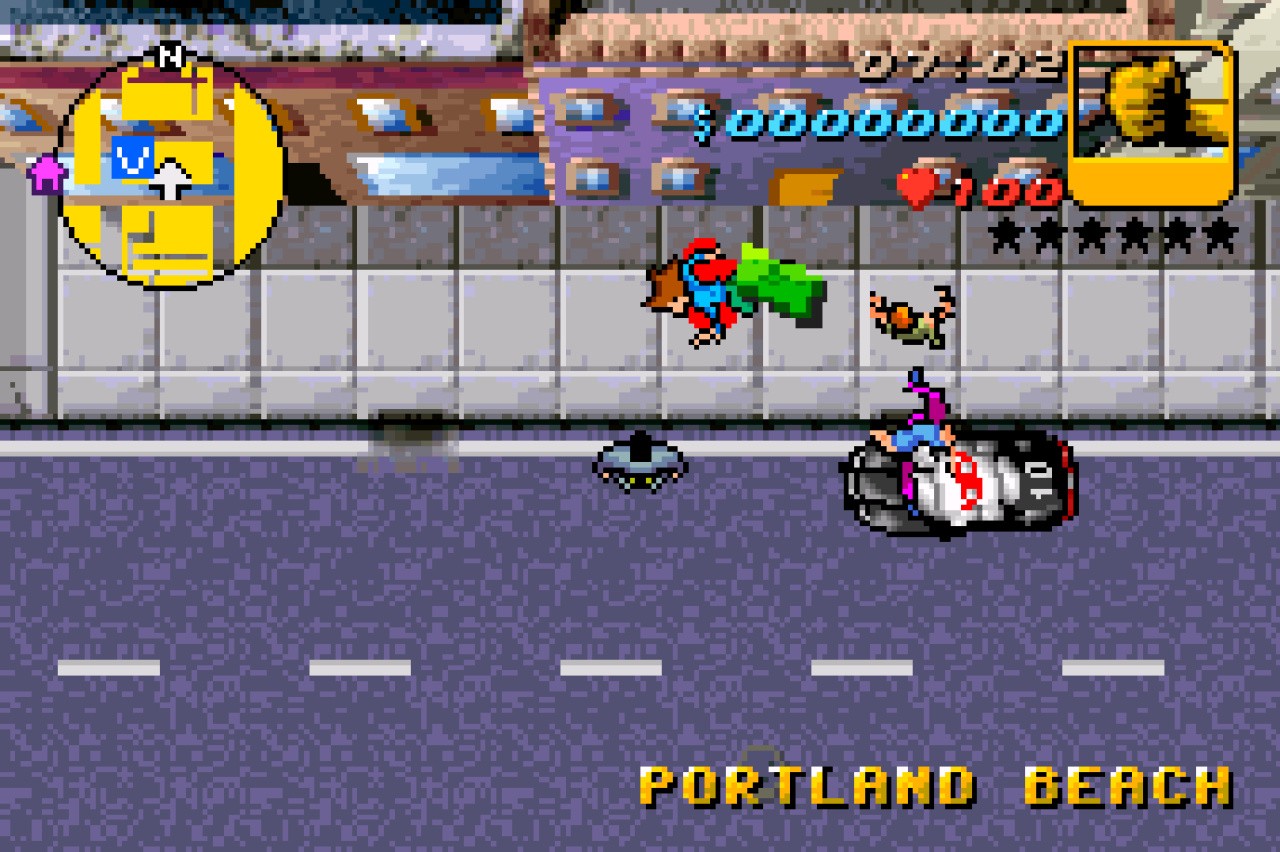The width and height of the screenshot is (1280, 852).
Task: Select the fist weapon icon
Action: [1151, 120]
